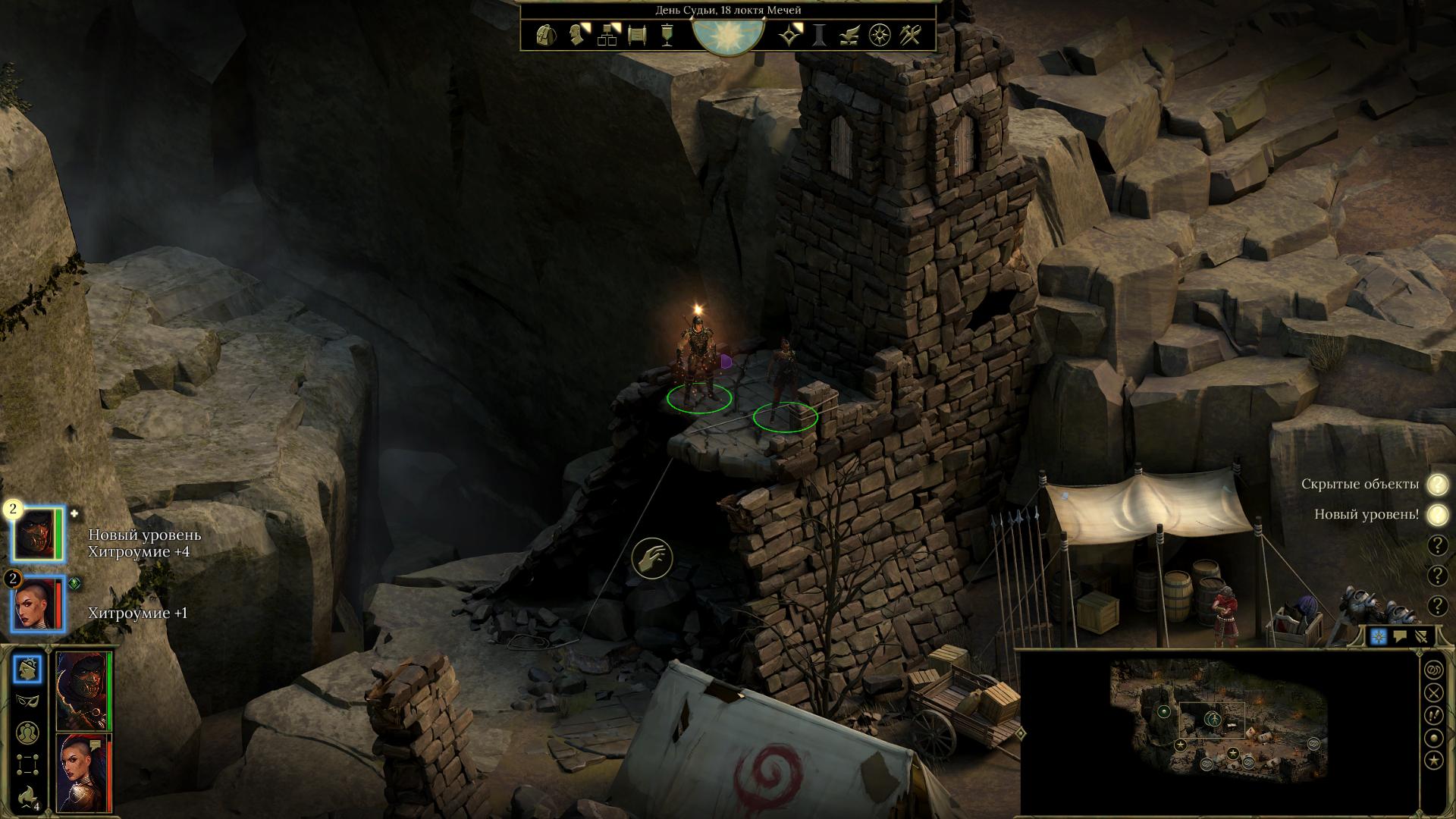Open the inventory backpack icon
Screen dimensions: 1456x819
pos(544,35)
